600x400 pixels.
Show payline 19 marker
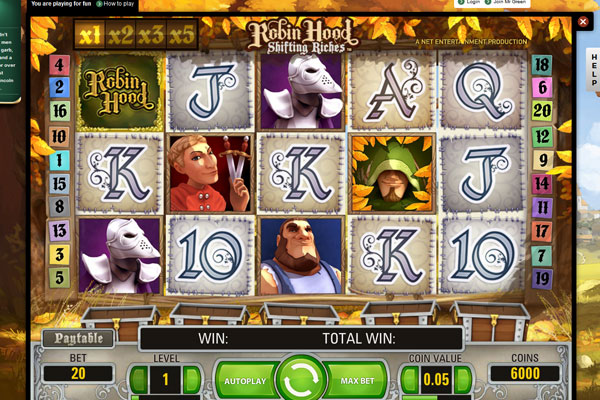pos(543,277)
